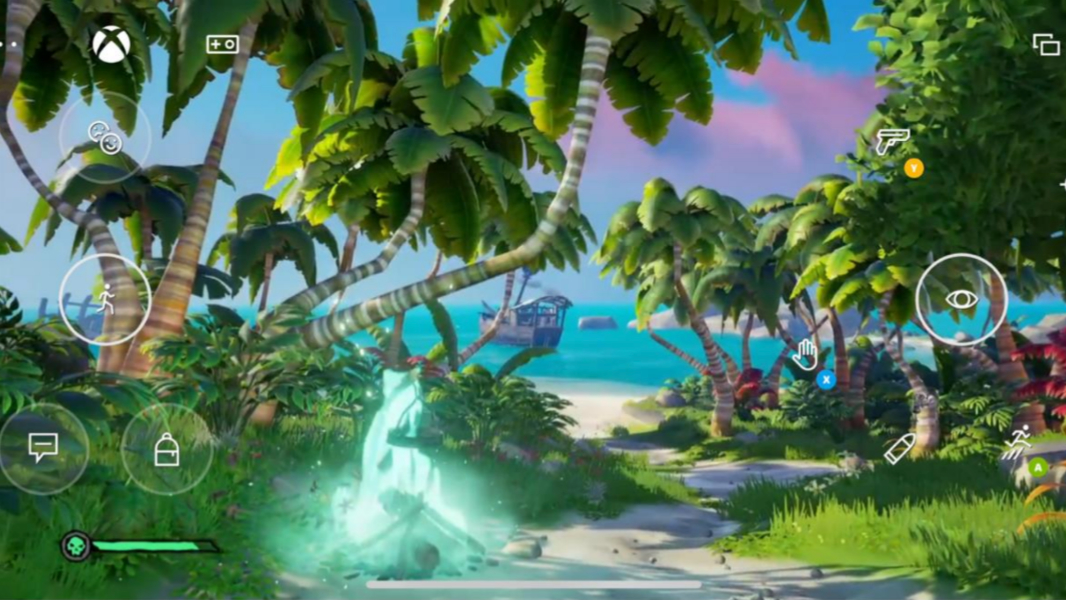Tap the bullet ammo icon

click(899, 449)
